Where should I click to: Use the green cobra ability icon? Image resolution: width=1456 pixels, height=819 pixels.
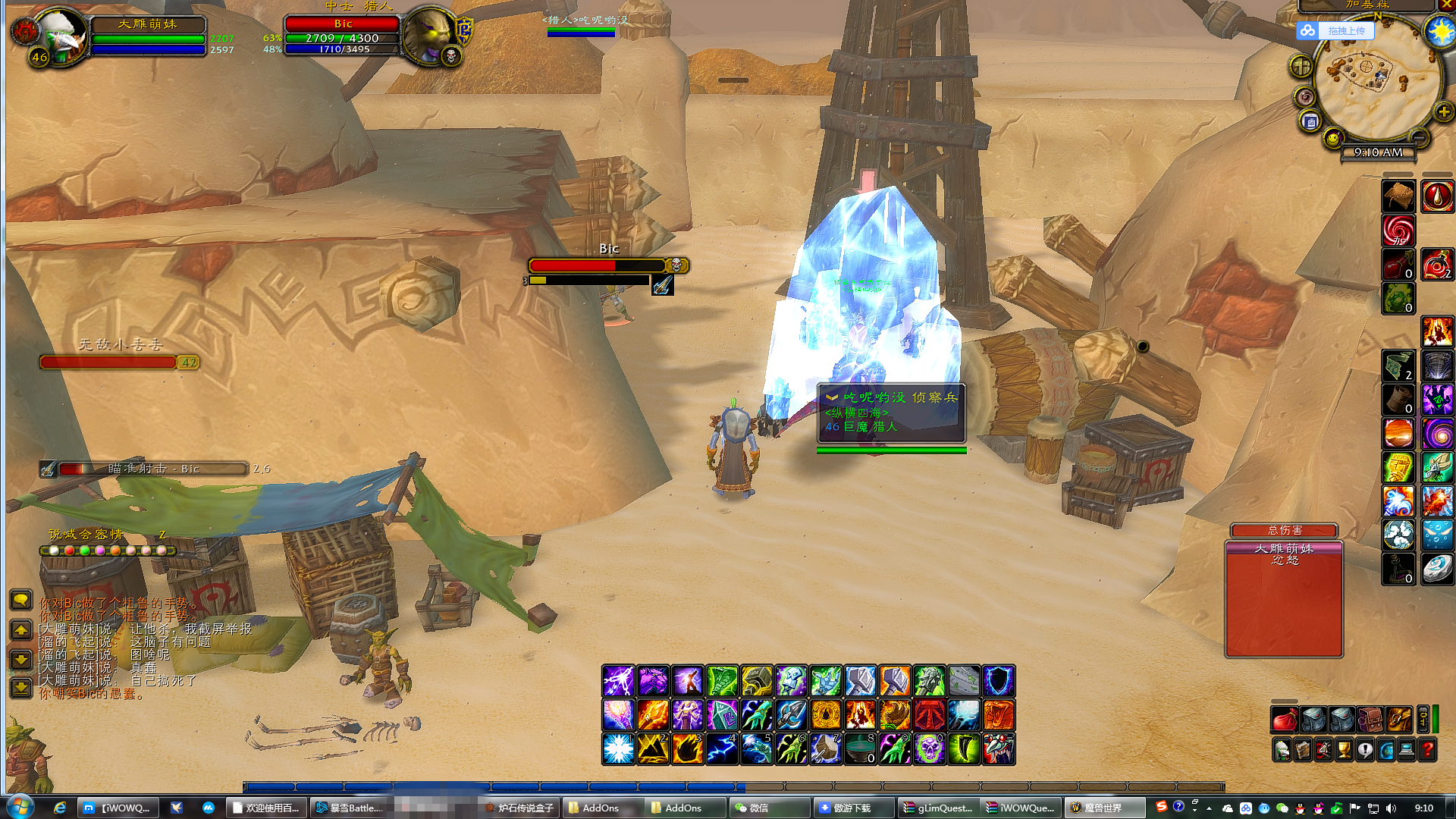(x=722, y=681)
